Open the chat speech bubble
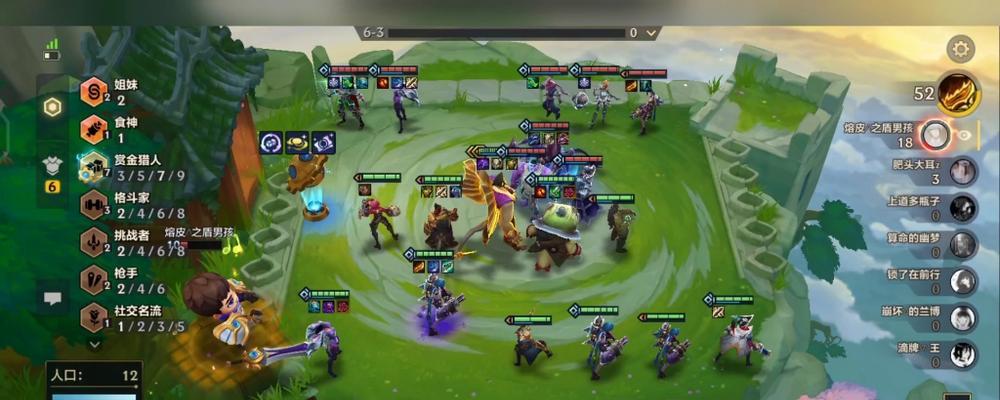 click(52, 298)
